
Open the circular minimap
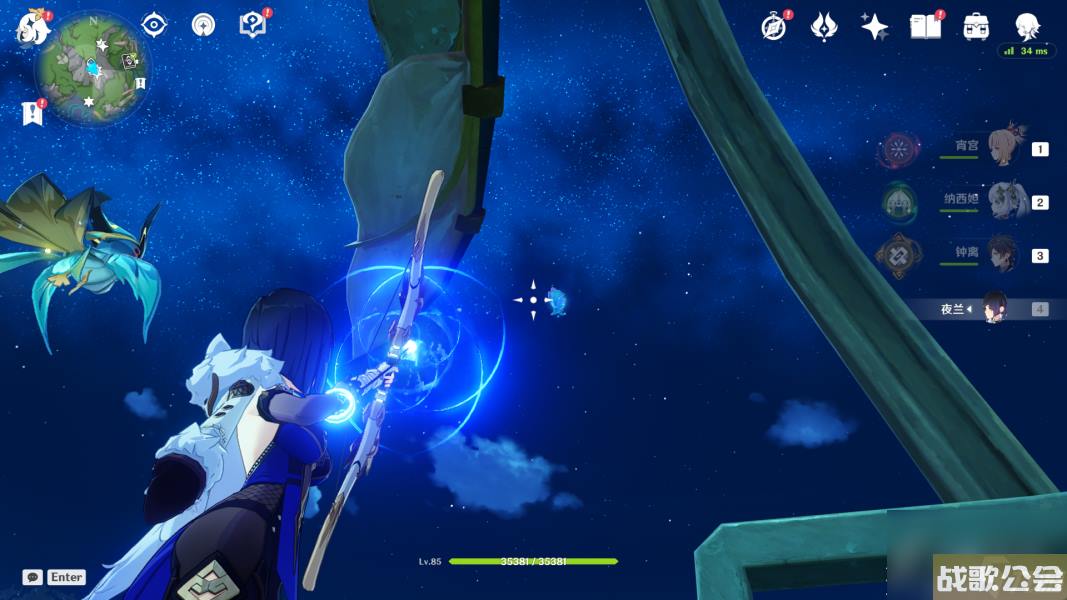point(92,68)
